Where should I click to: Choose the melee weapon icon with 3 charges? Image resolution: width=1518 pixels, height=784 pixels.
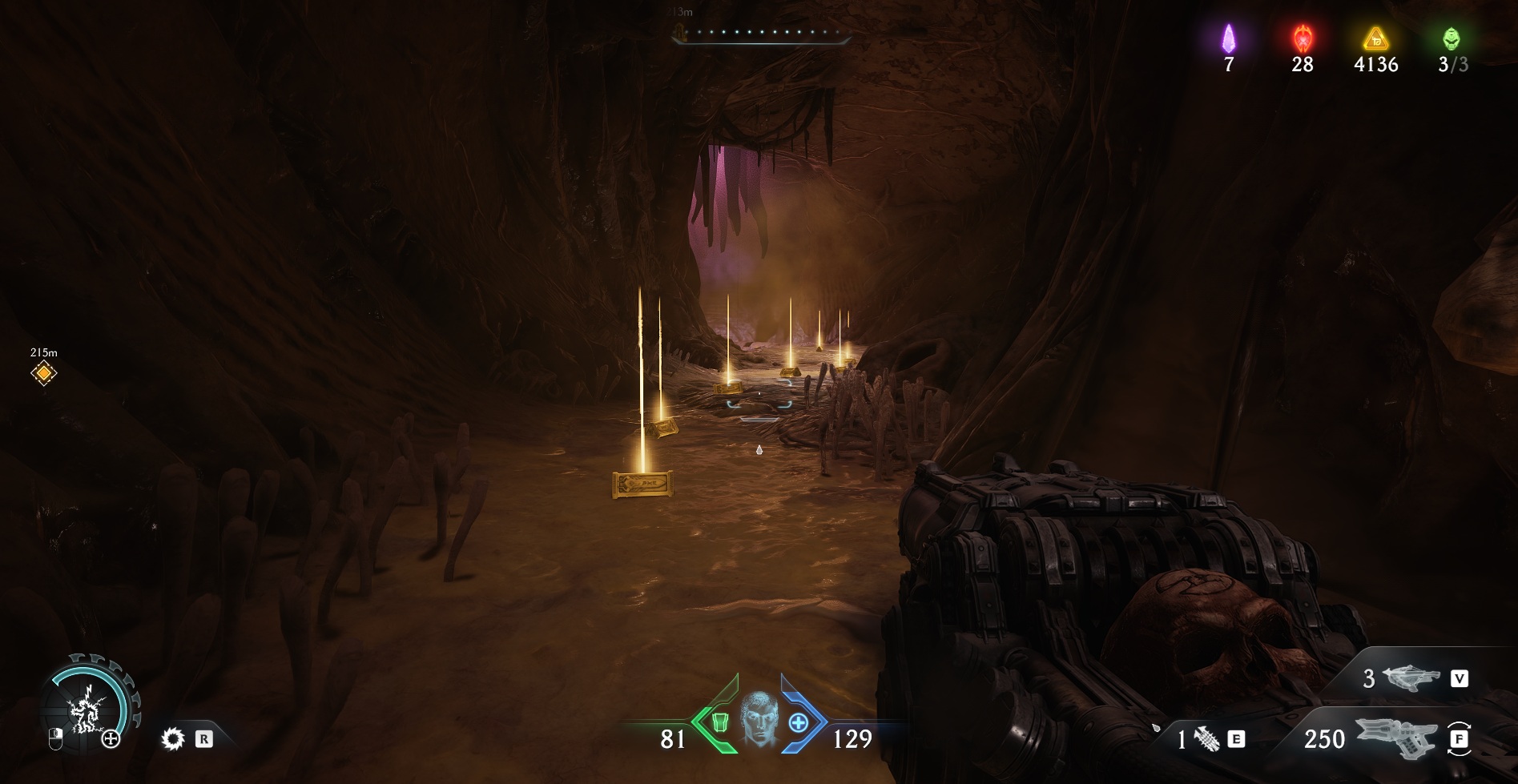[1411, 678]
